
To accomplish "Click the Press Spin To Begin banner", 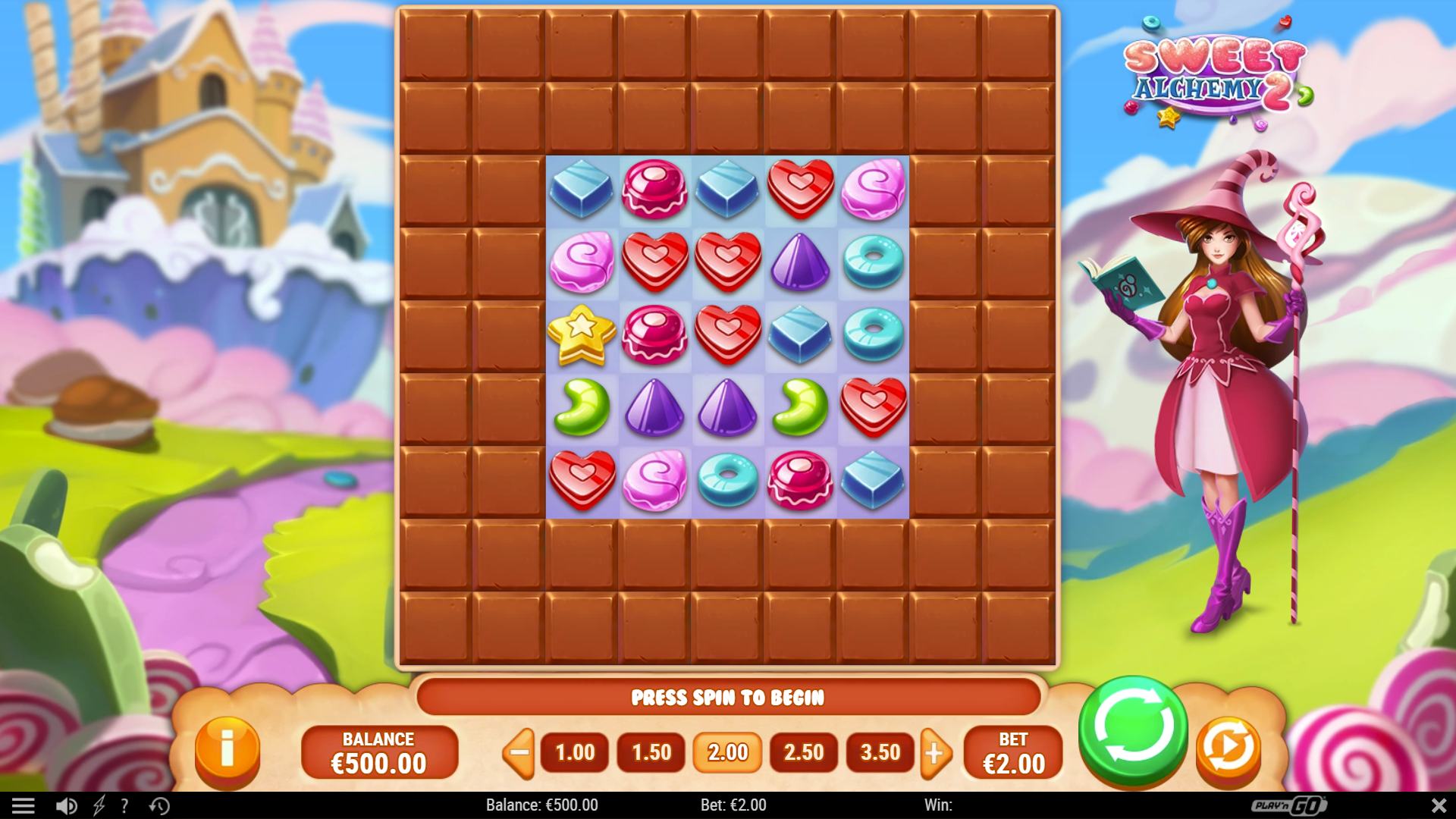I will pyautogui.click(x=728, y=698).
